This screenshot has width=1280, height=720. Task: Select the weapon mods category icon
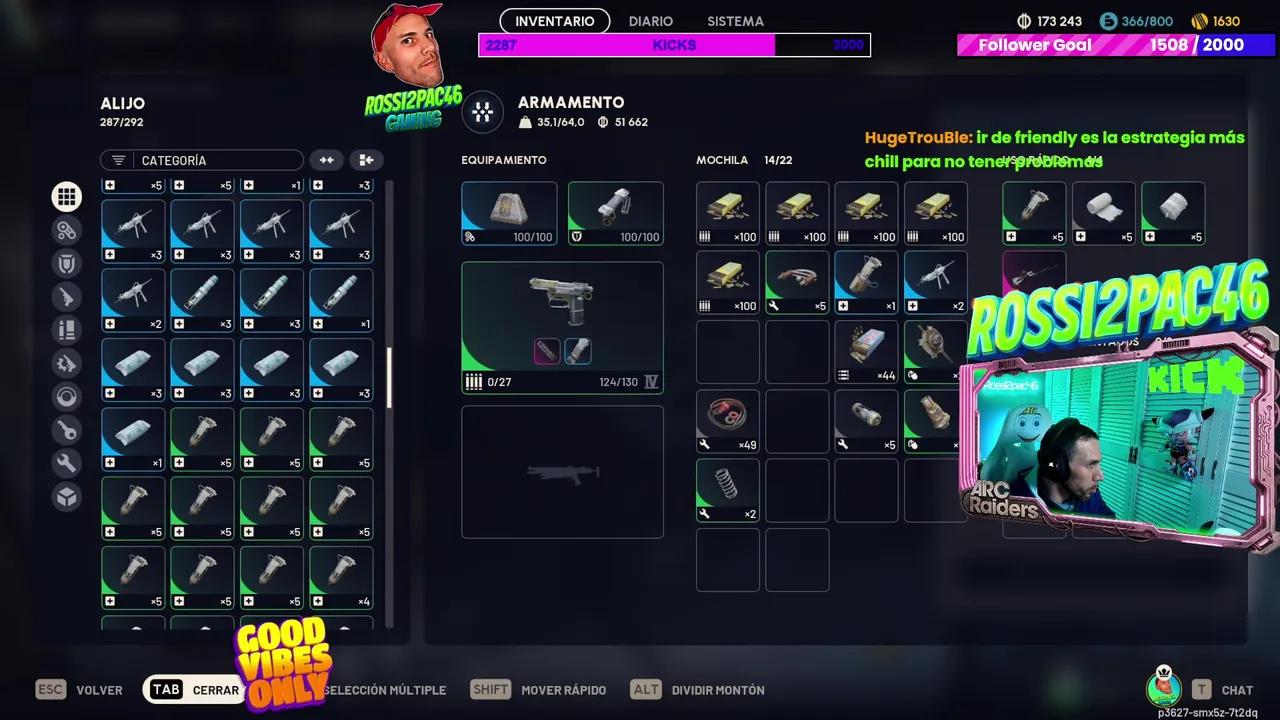(66, 363)
